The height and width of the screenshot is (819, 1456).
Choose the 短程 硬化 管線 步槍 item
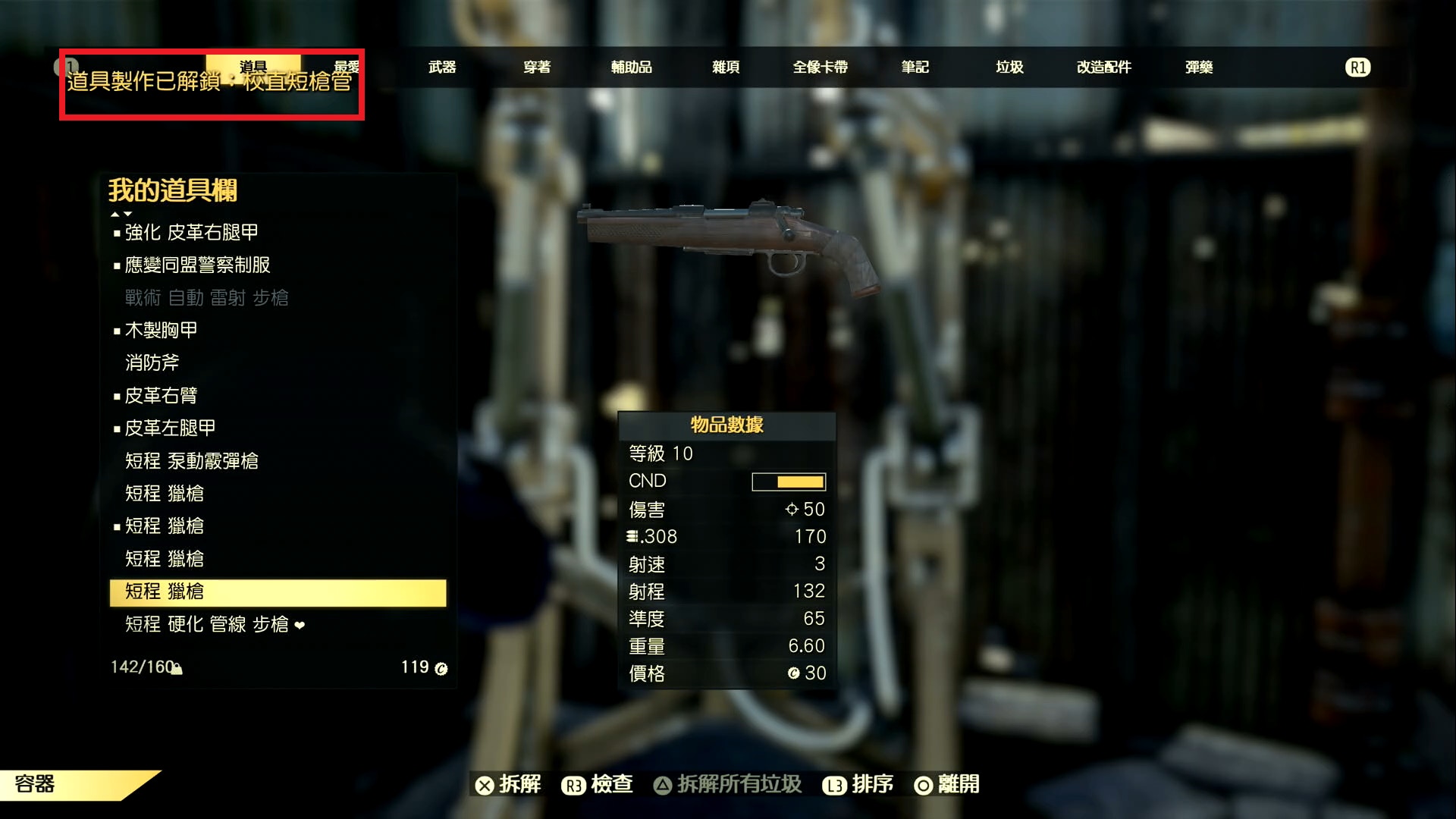(x=206, y=624)
